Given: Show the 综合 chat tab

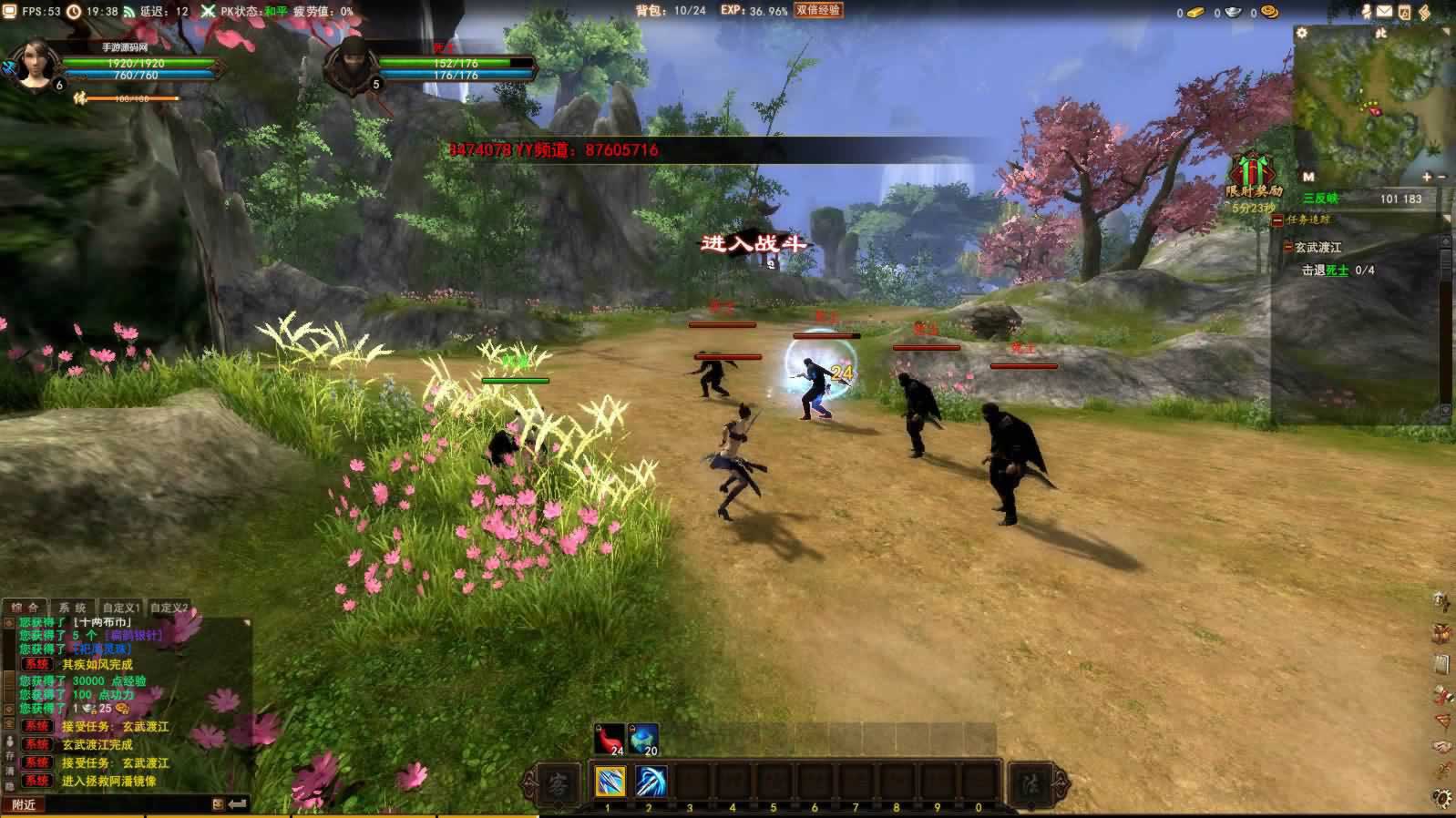Looking at the screenshot, I should (25, 608).
